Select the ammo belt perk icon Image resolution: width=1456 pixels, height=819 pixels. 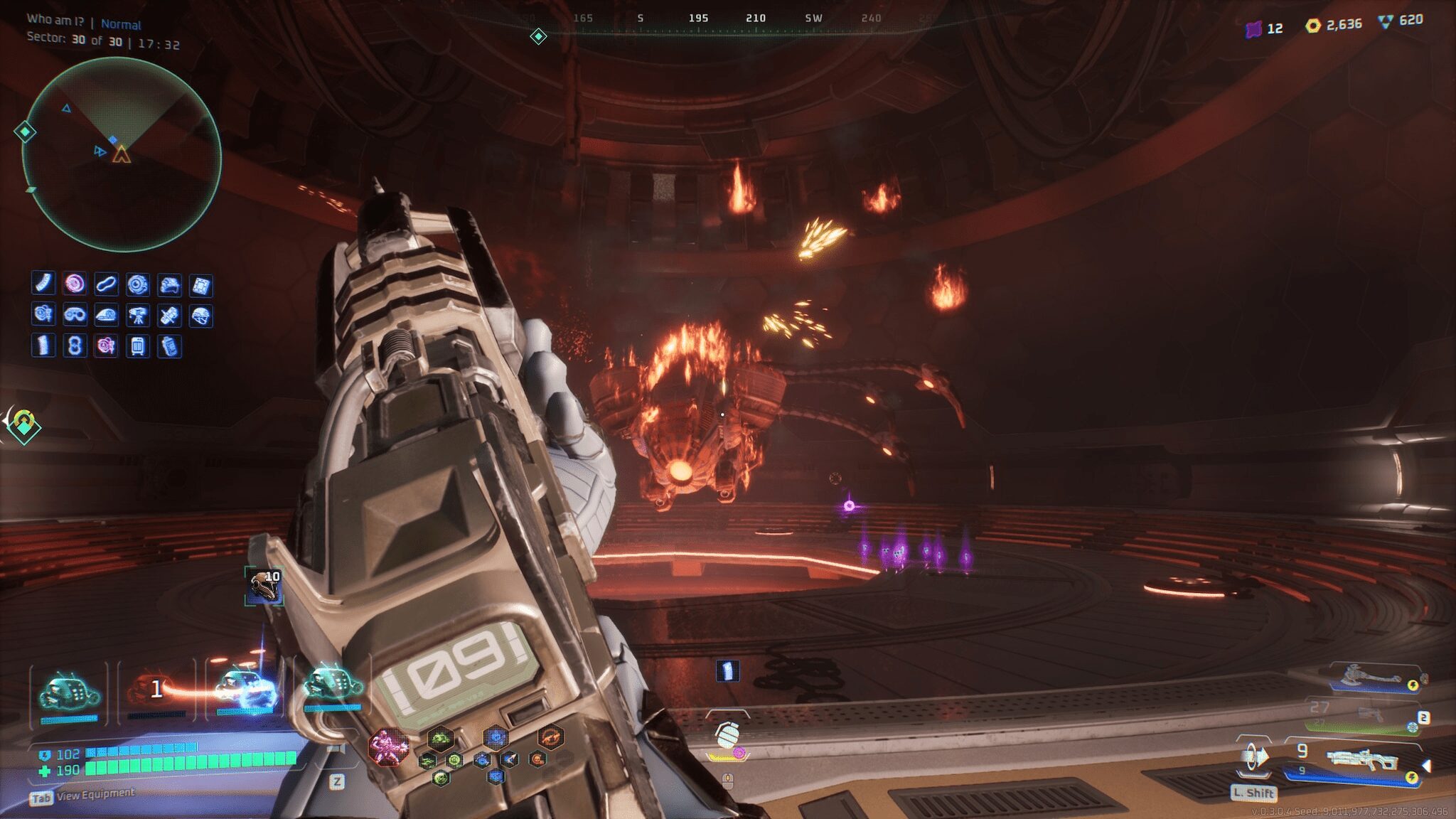click(x=44, y=284)
